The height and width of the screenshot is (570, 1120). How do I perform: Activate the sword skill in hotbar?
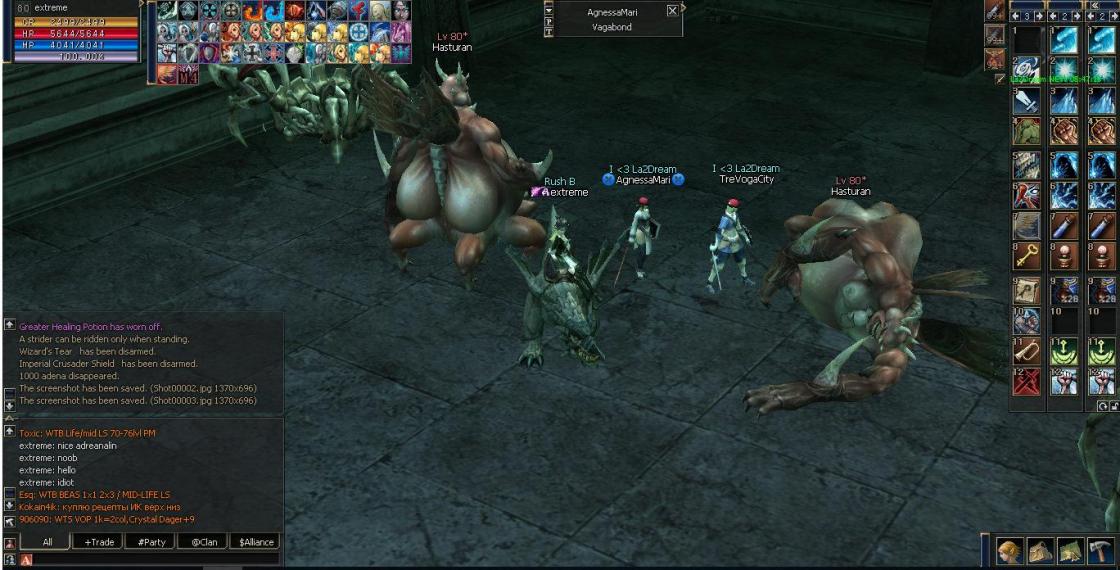click(x=1027, y=101)
